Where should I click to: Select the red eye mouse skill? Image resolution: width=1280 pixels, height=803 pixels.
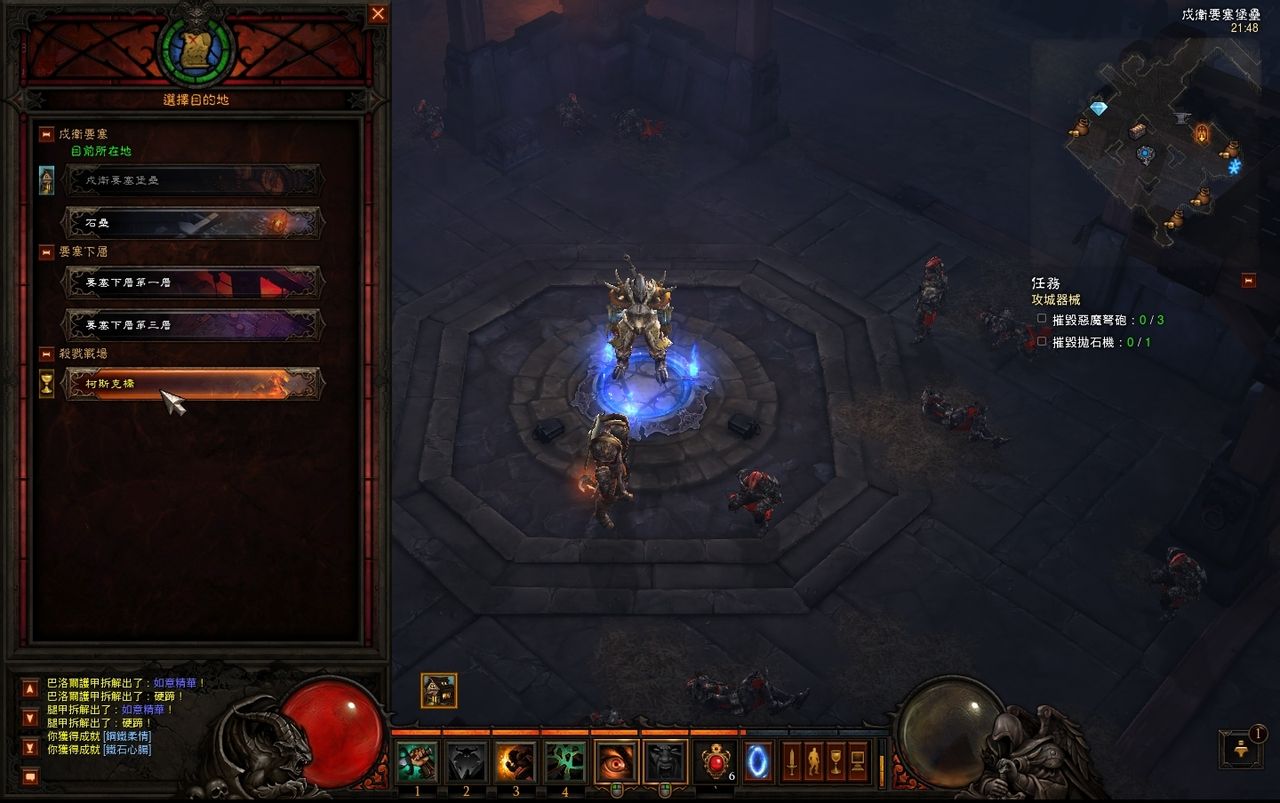click(x=616, y=762)
